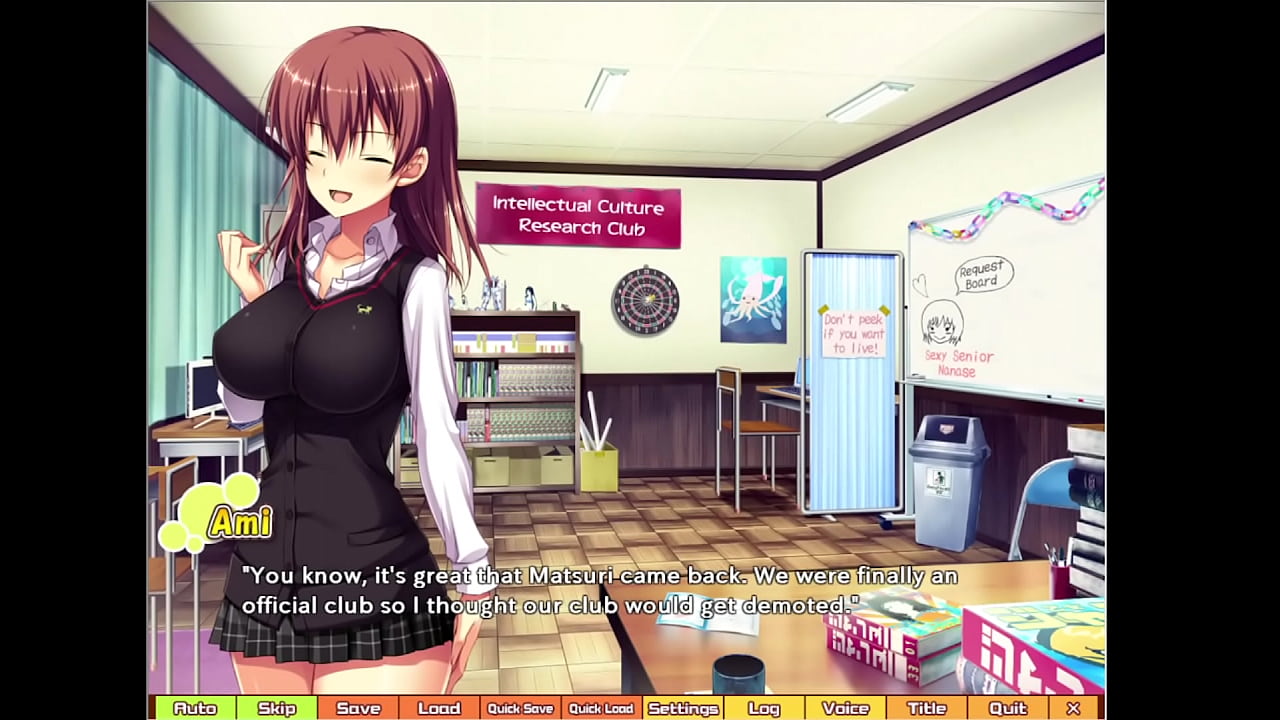Click Quick Save in the bottom bar
Viewport: 1280px width, 720px height.
click(x=520, y=708)
